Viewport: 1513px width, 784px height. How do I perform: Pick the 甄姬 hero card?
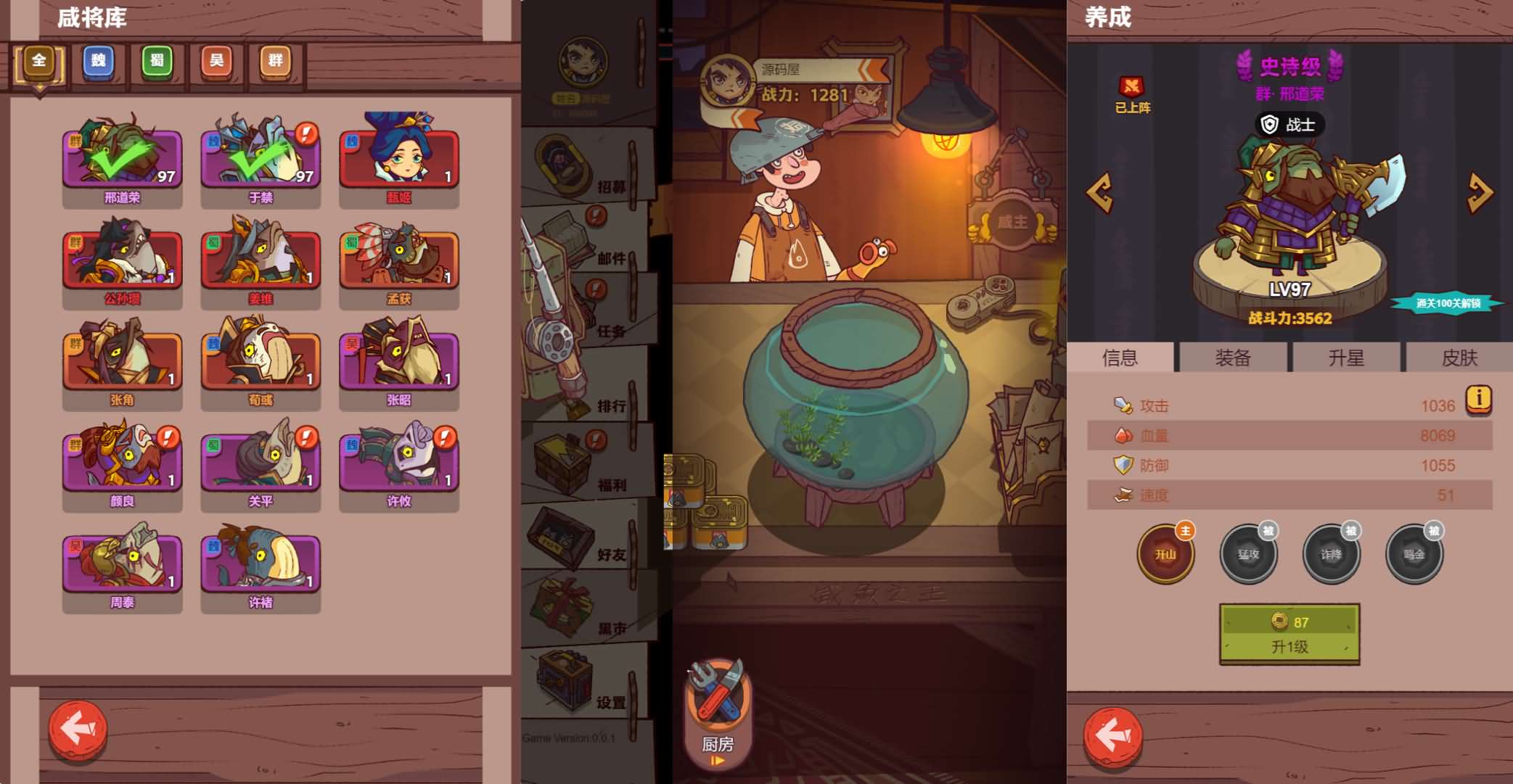pos(399,160)
